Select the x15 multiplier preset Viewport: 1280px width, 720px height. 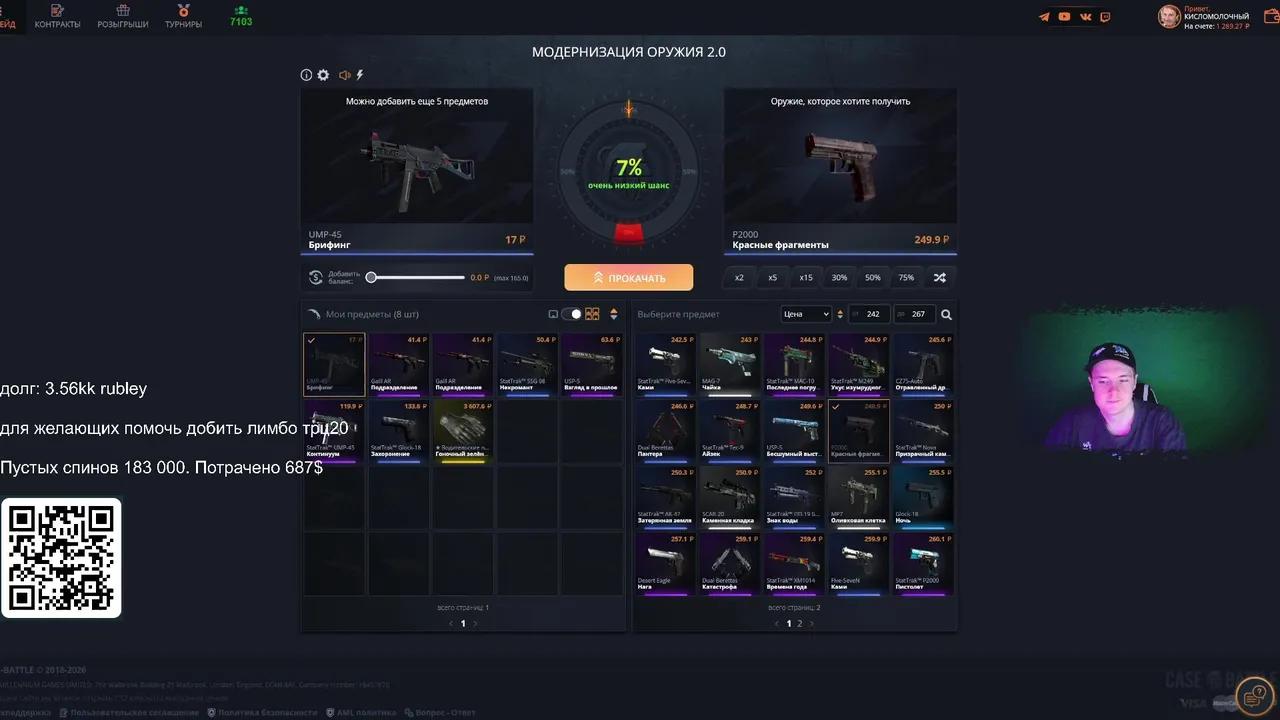(x=805, y=277)
